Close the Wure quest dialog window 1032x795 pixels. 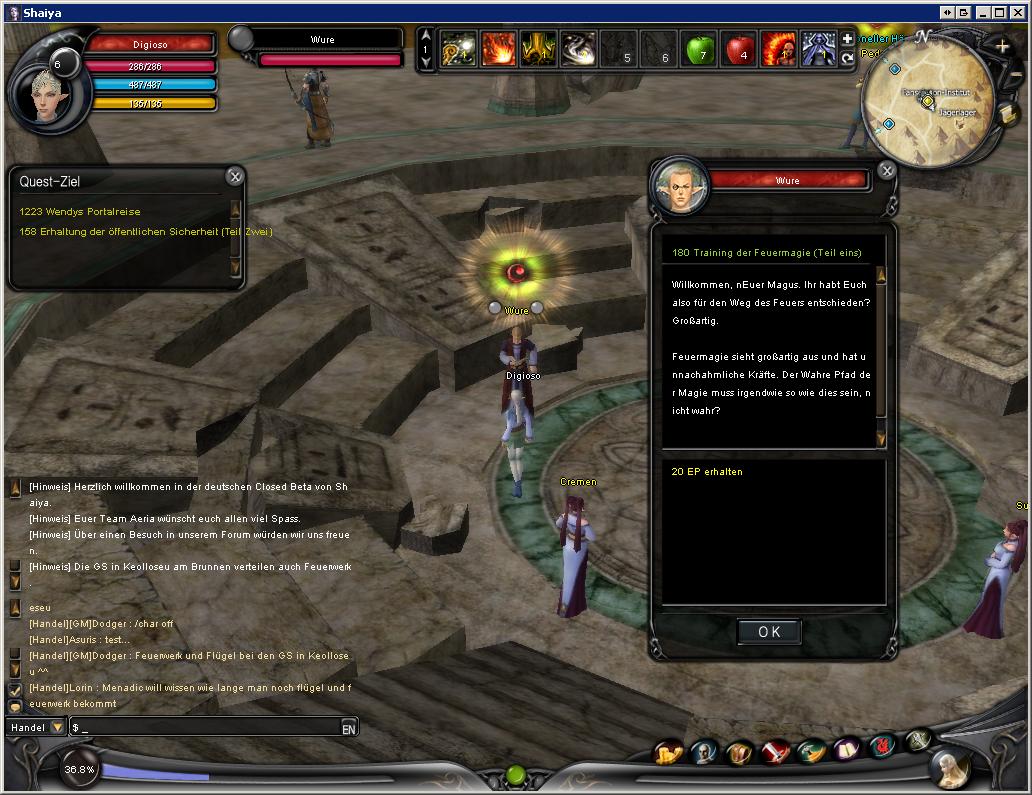click(x=887, y=171)
